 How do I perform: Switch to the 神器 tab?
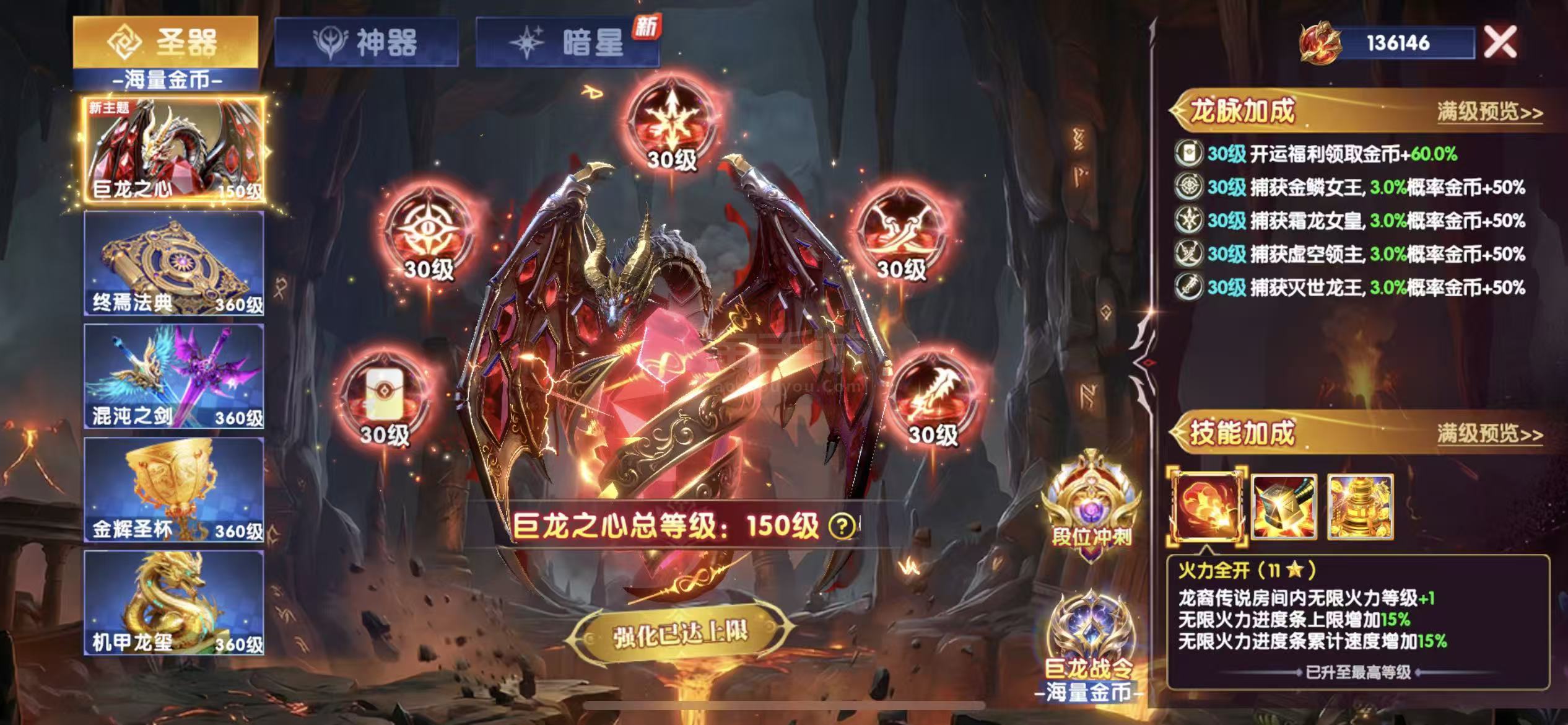tap(372, 39)
